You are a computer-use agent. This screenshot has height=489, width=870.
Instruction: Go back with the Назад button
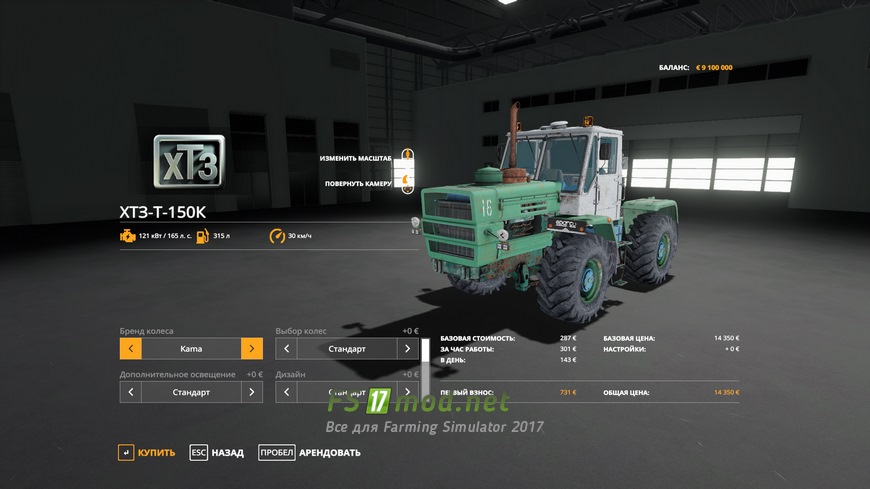pyautogui.click(x=217, y=453)
